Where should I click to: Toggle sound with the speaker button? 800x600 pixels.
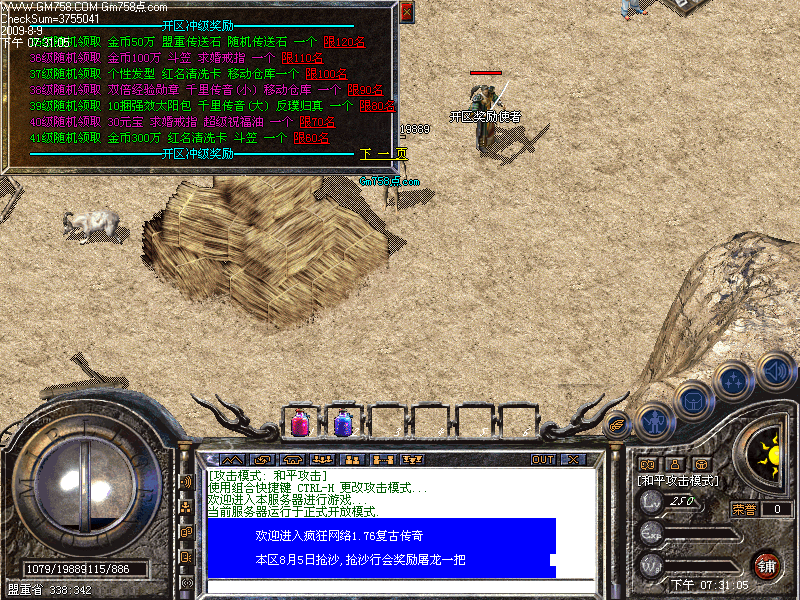[774, 370]
